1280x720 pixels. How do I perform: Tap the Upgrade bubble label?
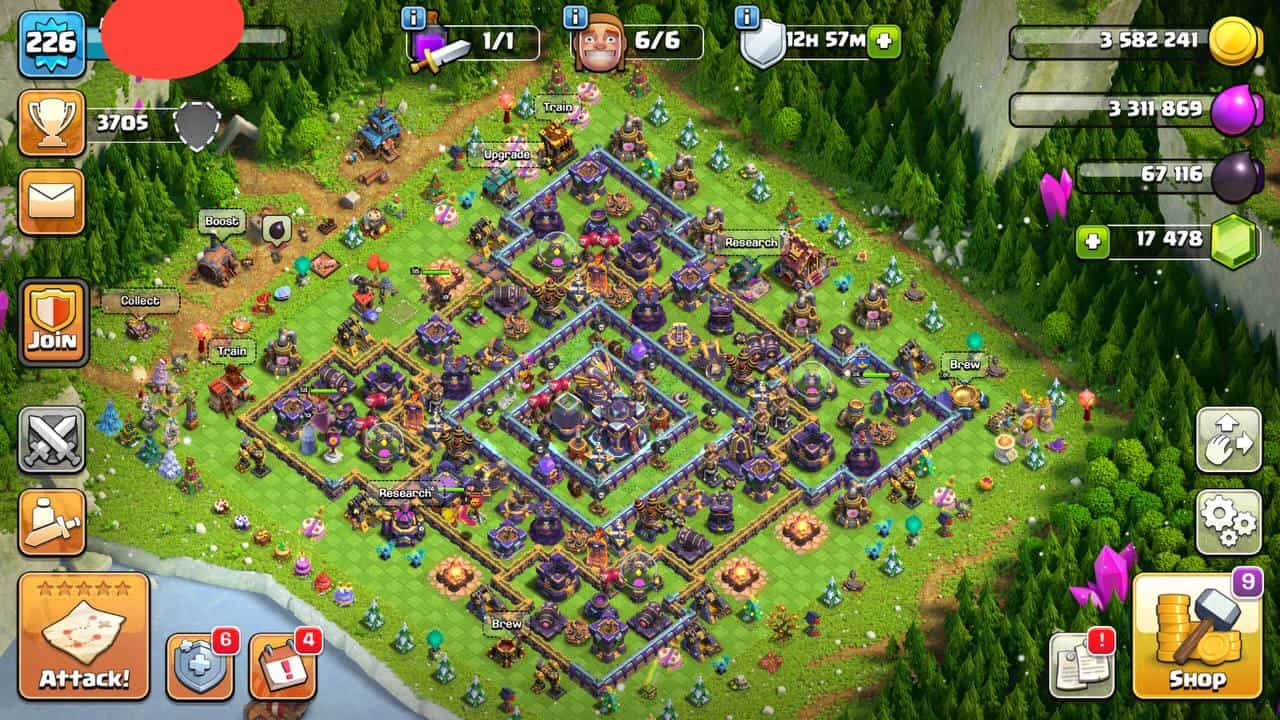(506, 156)
